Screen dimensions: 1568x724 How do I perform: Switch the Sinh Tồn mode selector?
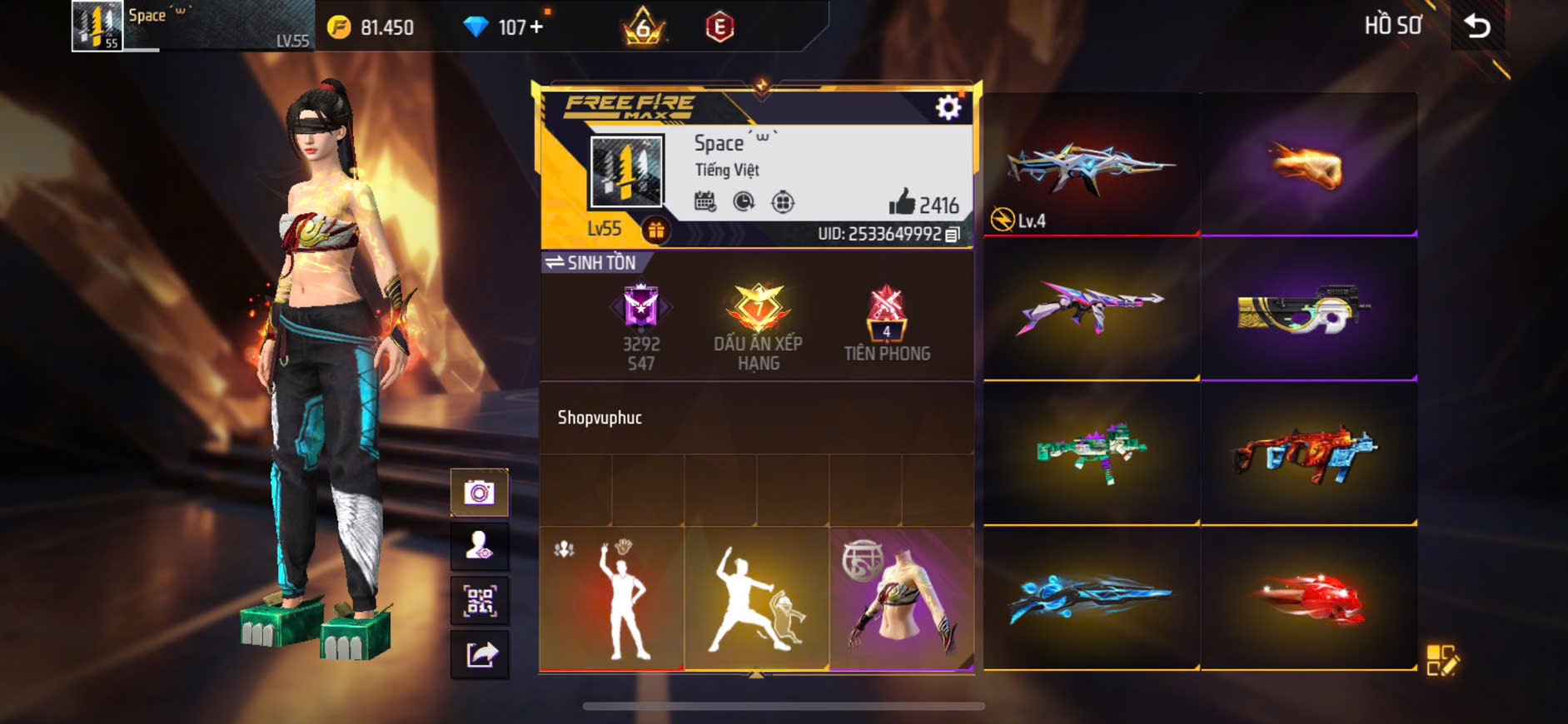point(590,263)
